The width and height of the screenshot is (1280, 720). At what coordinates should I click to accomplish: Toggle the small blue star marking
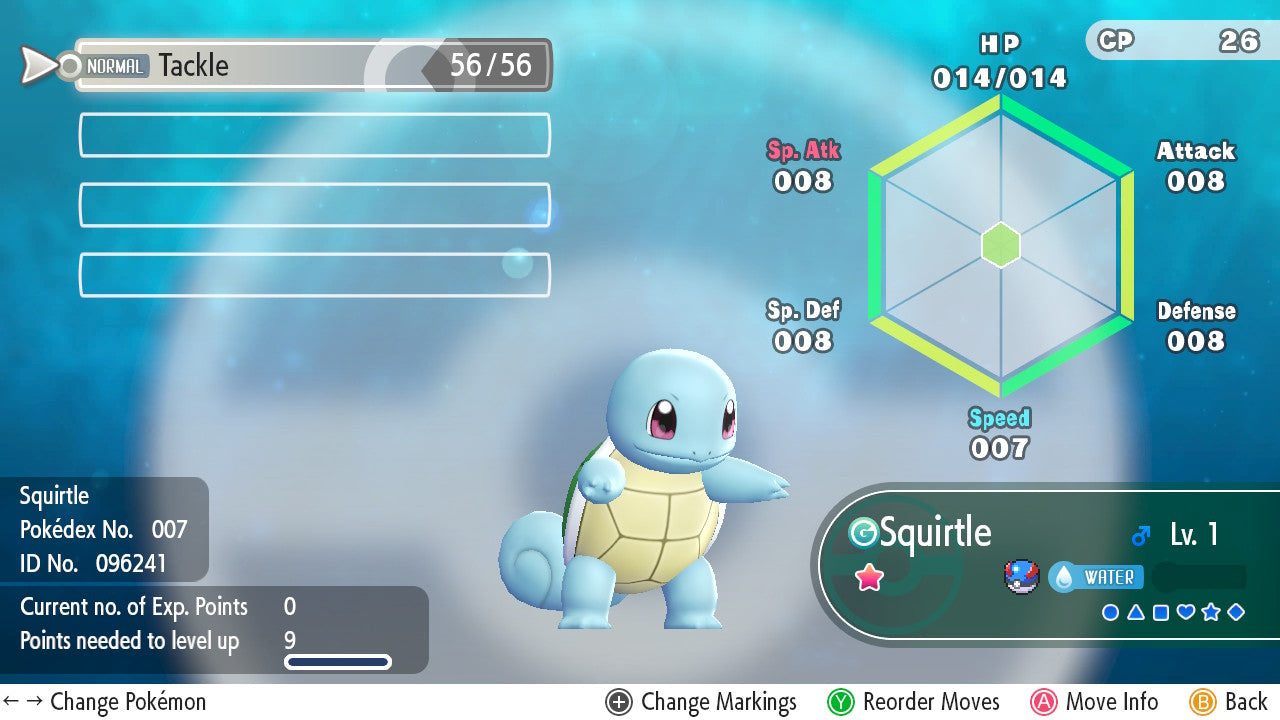(x=1211, y=612)
